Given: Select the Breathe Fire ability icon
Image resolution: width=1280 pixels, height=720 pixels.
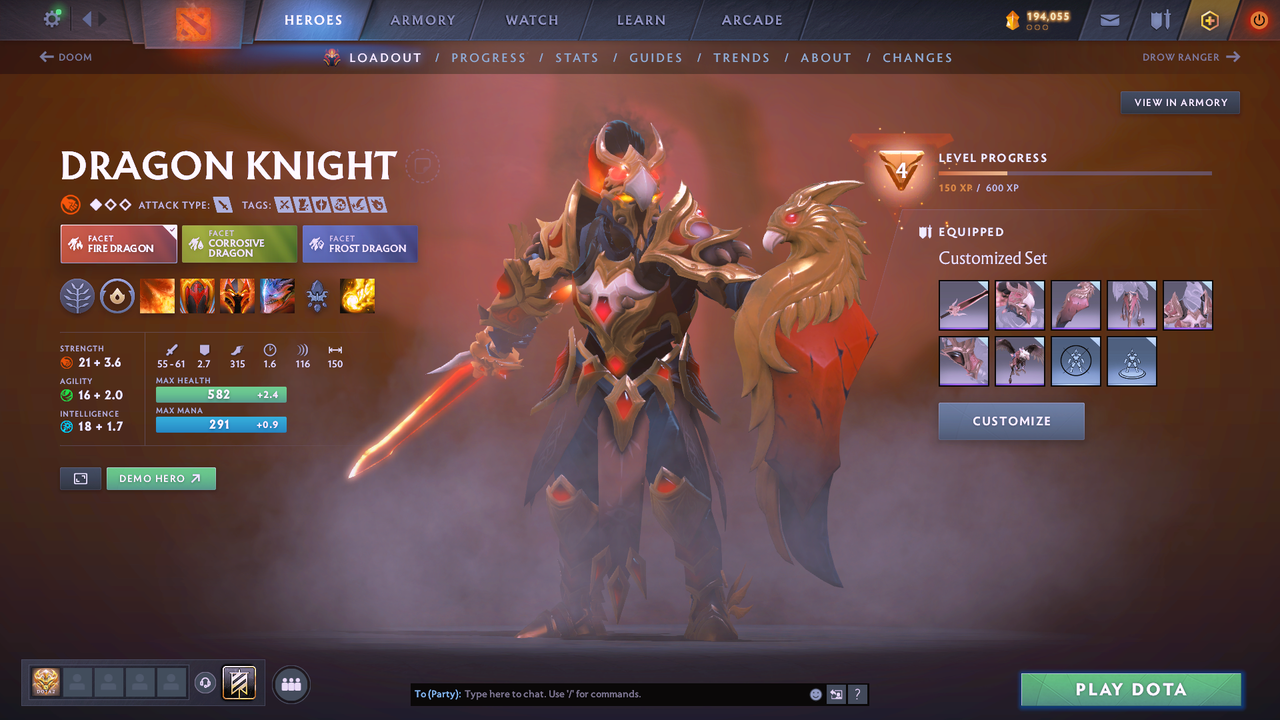Looking at the screenshot, I should [157, 296].
